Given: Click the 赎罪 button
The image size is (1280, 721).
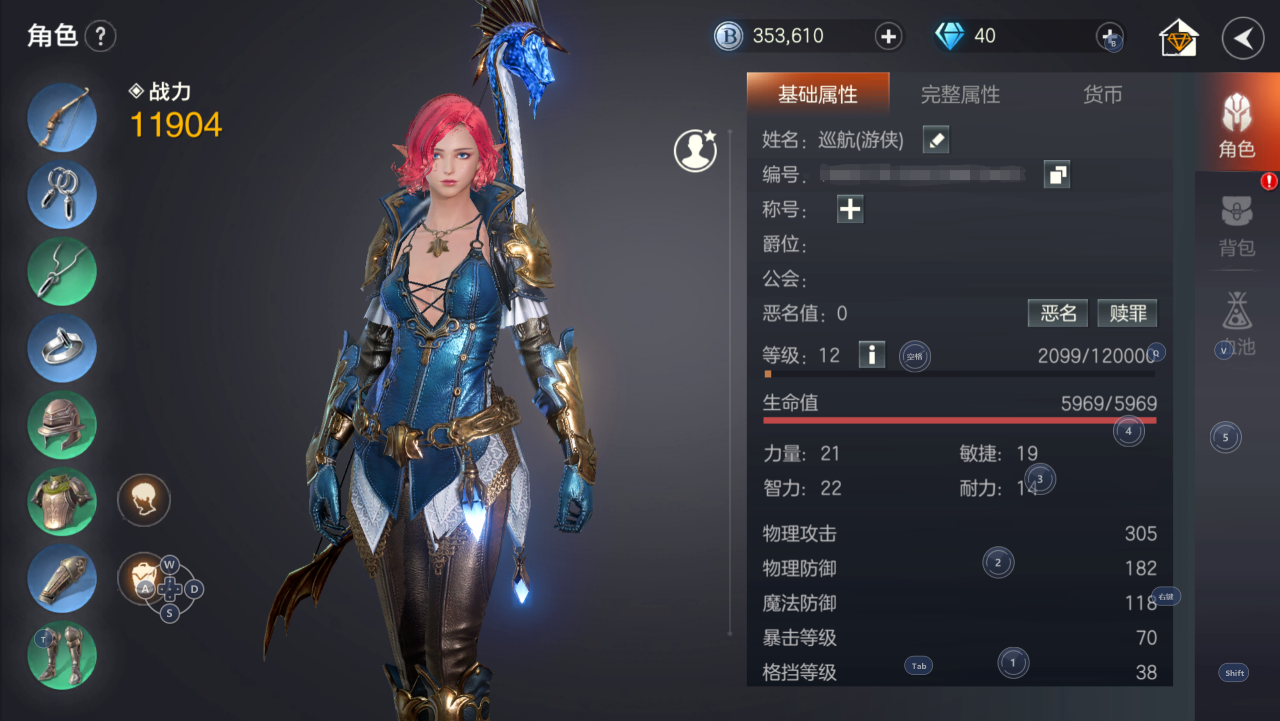Looking at the screenshot, I should coord(1127,313).
